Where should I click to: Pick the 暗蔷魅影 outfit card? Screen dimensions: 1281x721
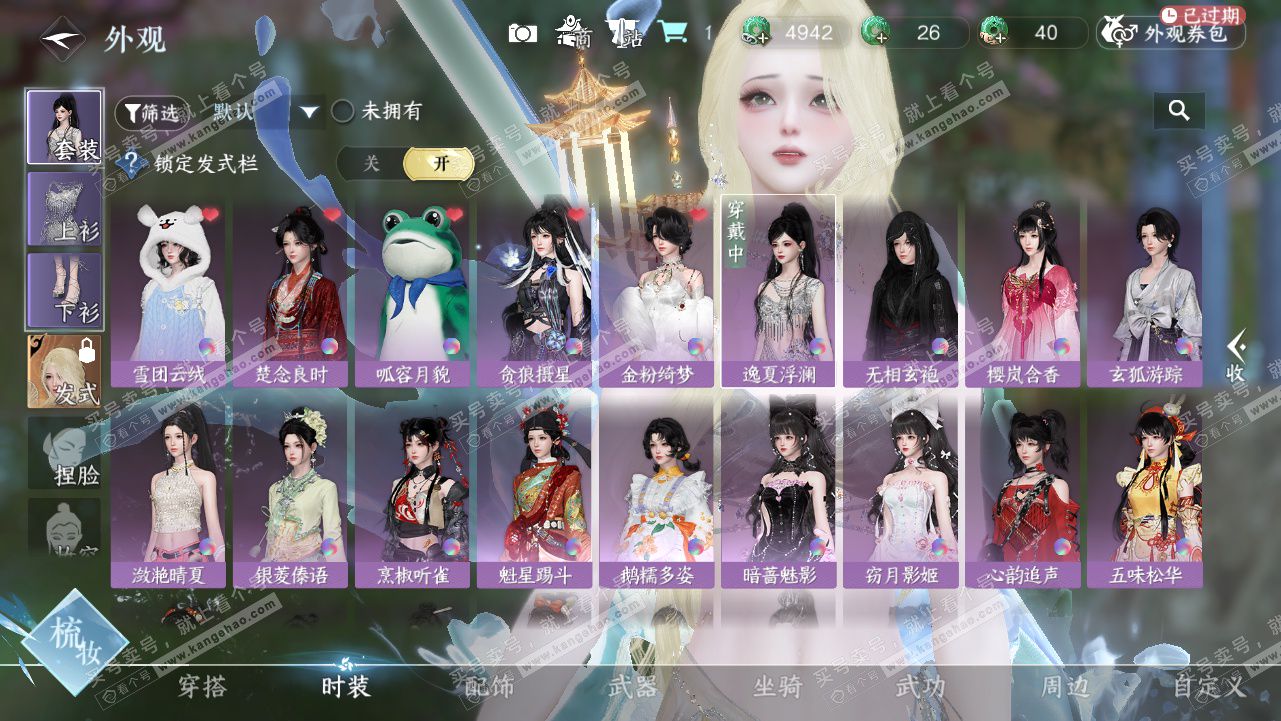[779, 492]
